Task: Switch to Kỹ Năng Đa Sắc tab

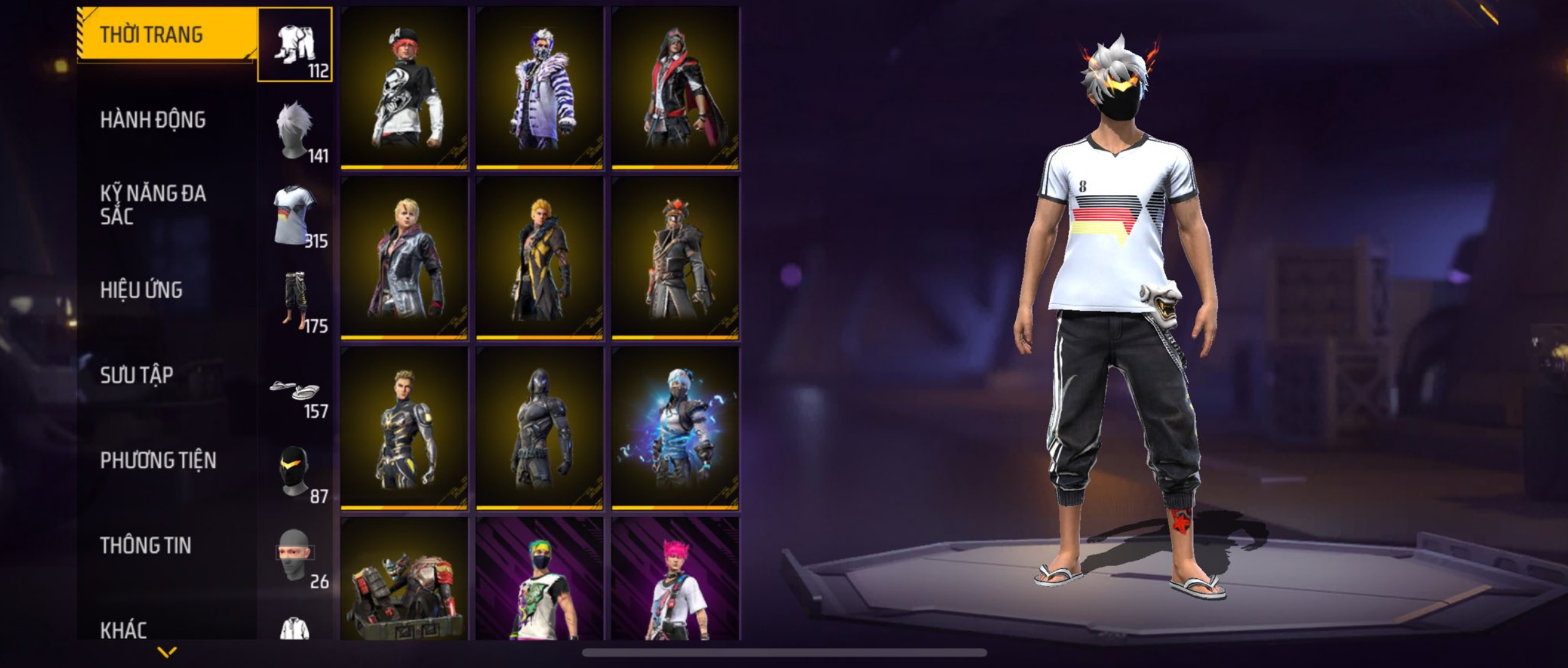Action: point(152,205)
